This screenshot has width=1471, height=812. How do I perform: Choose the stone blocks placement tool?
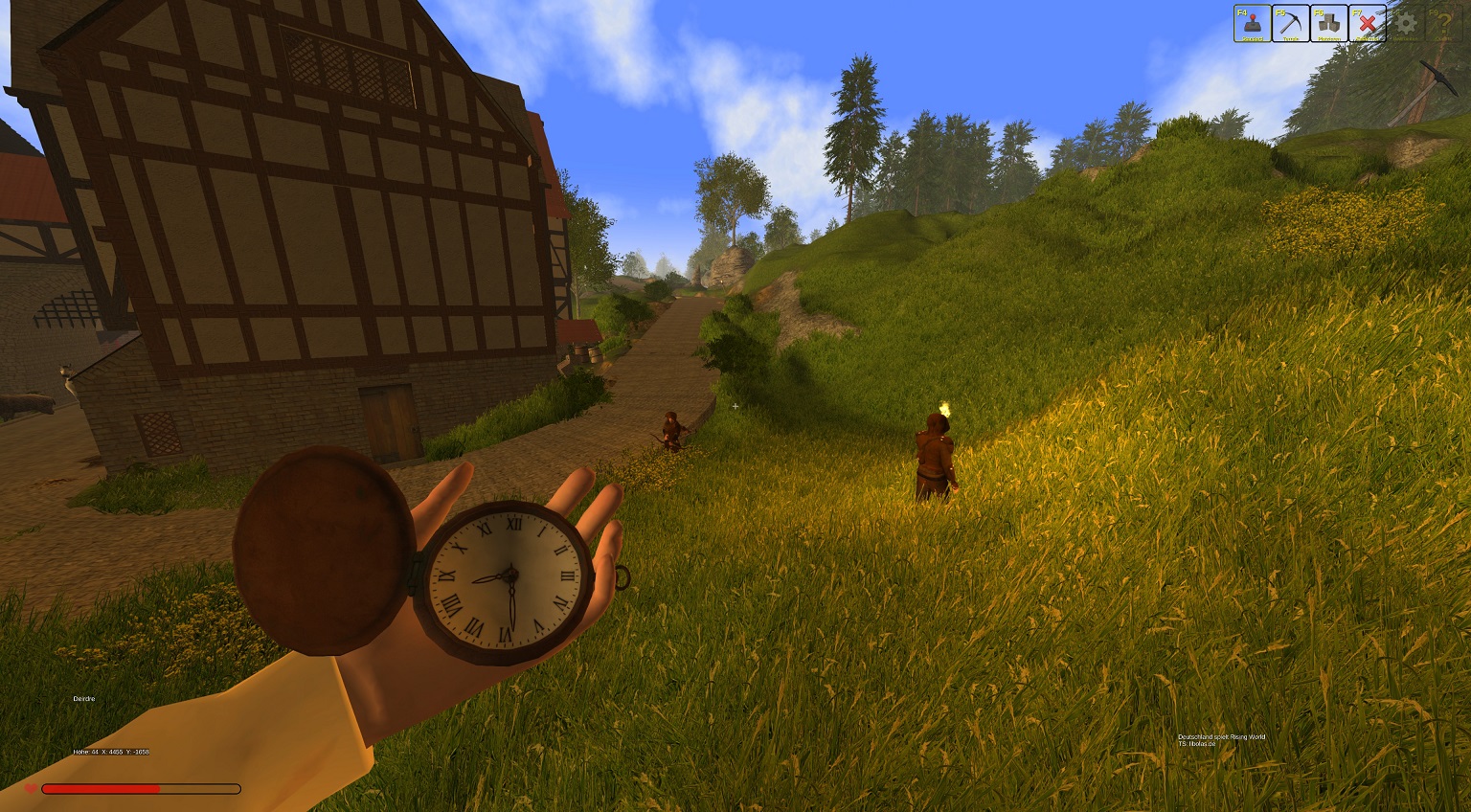pyautogui.click(x=1328, y=24)
